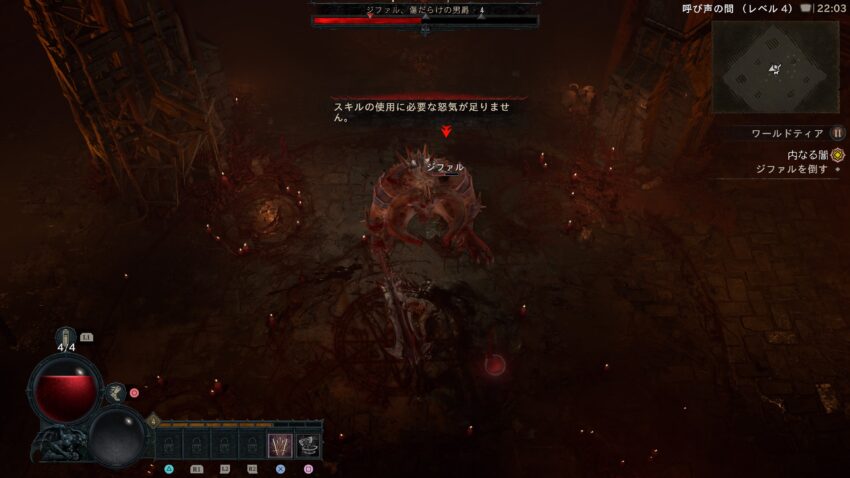
Task: Select the 内なる闇 quest tracker entry
Action: [x=807, y=155]
